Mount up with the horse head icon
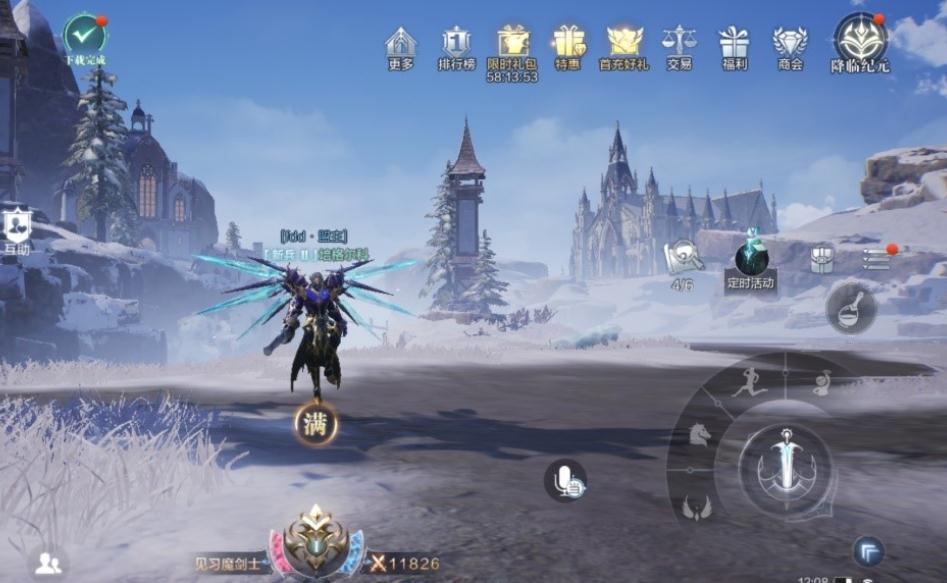 [696, 434]
